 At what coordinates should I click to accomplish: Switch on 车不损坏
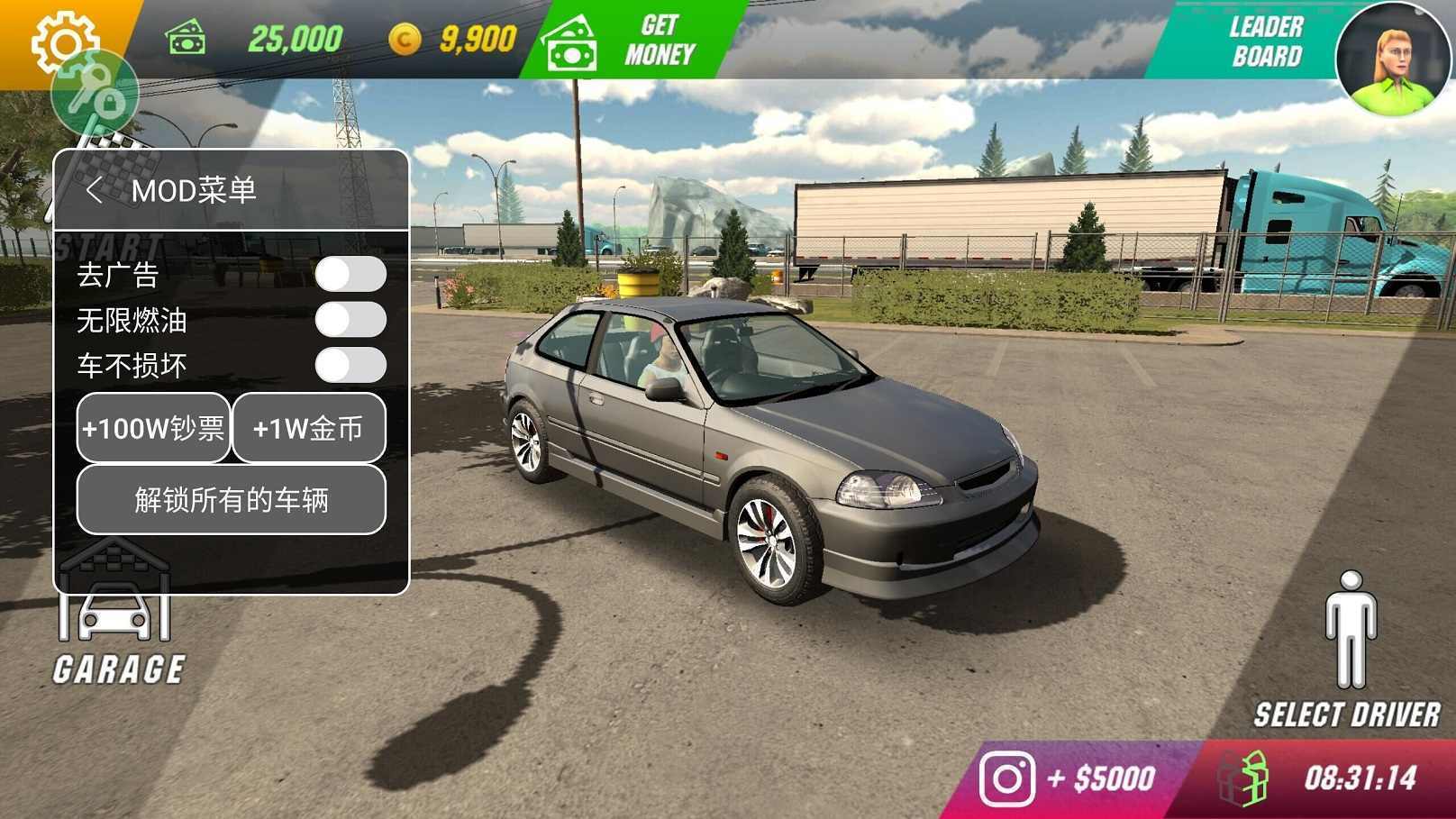[x=350, y=365]
